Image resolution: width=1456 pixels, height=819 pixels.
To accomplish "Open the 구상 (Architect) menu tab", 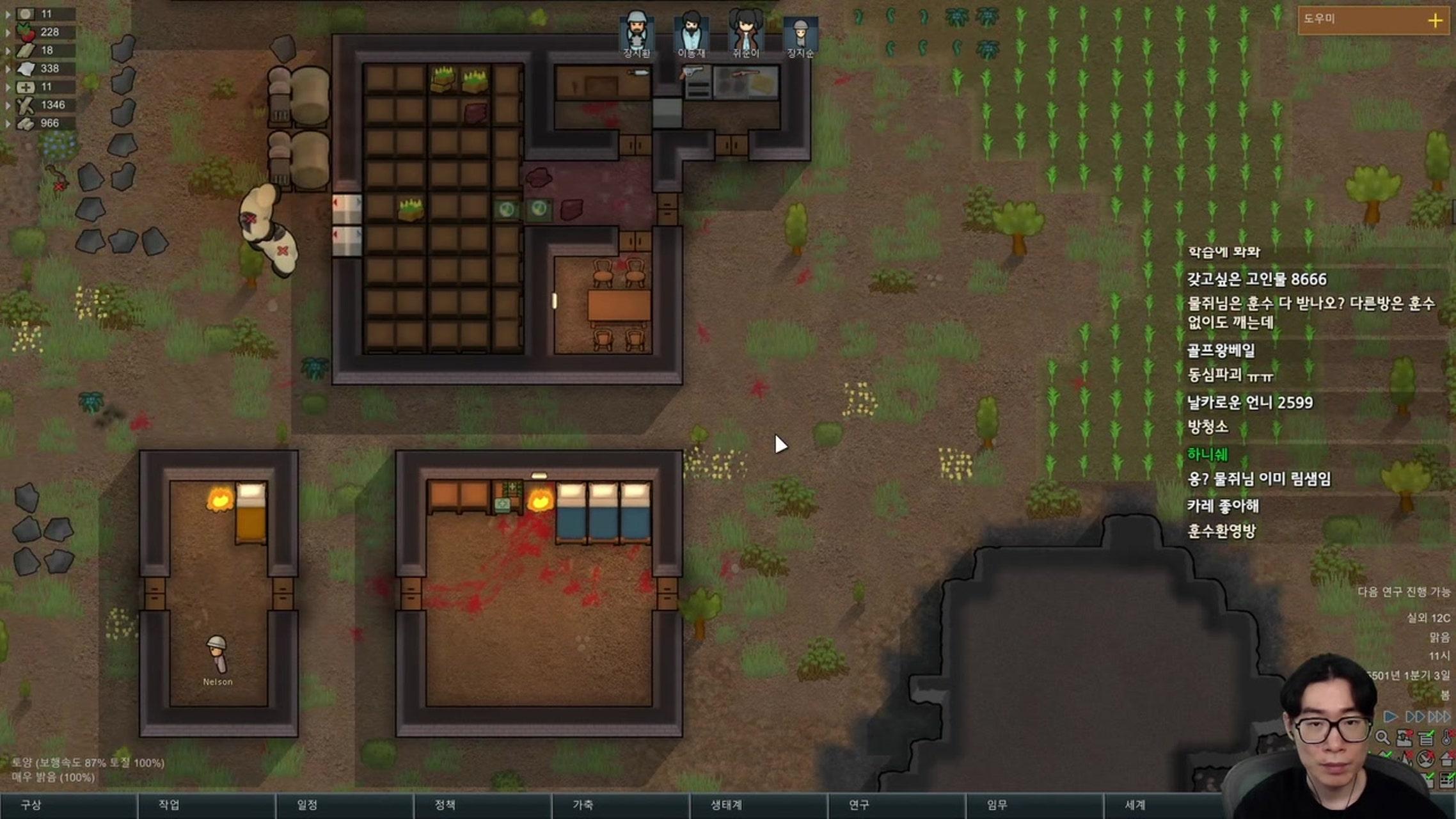I will (x=32, y=805).
